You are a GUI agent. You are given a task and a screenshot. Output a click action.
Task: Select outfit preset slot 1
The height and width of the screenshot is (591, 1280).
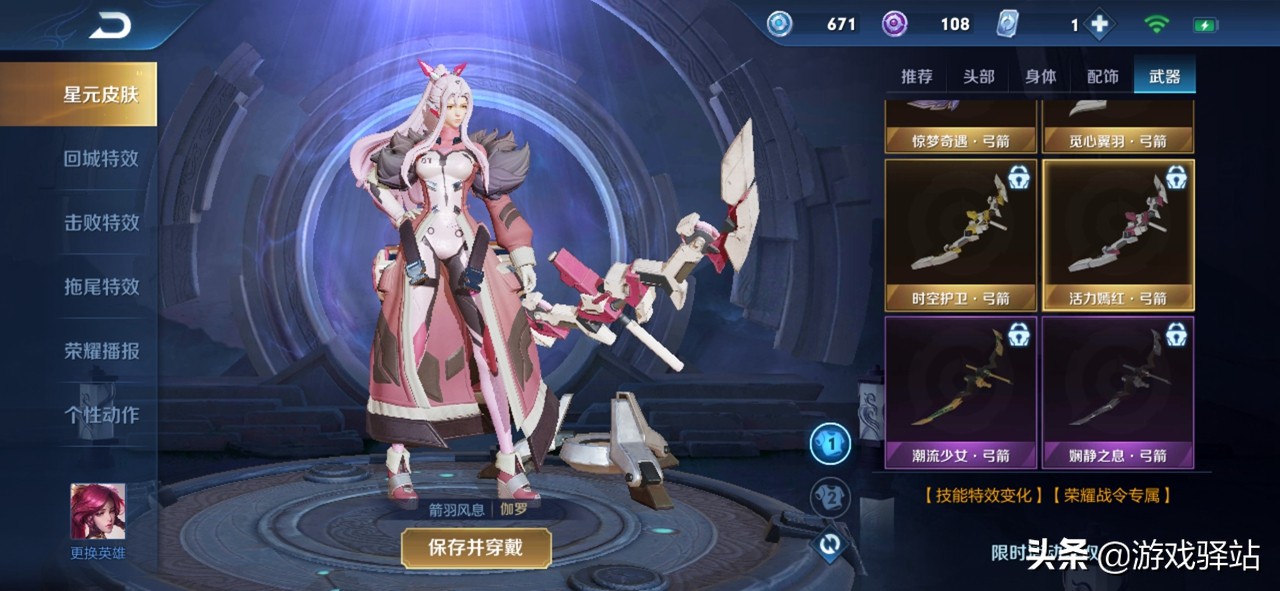830,444
